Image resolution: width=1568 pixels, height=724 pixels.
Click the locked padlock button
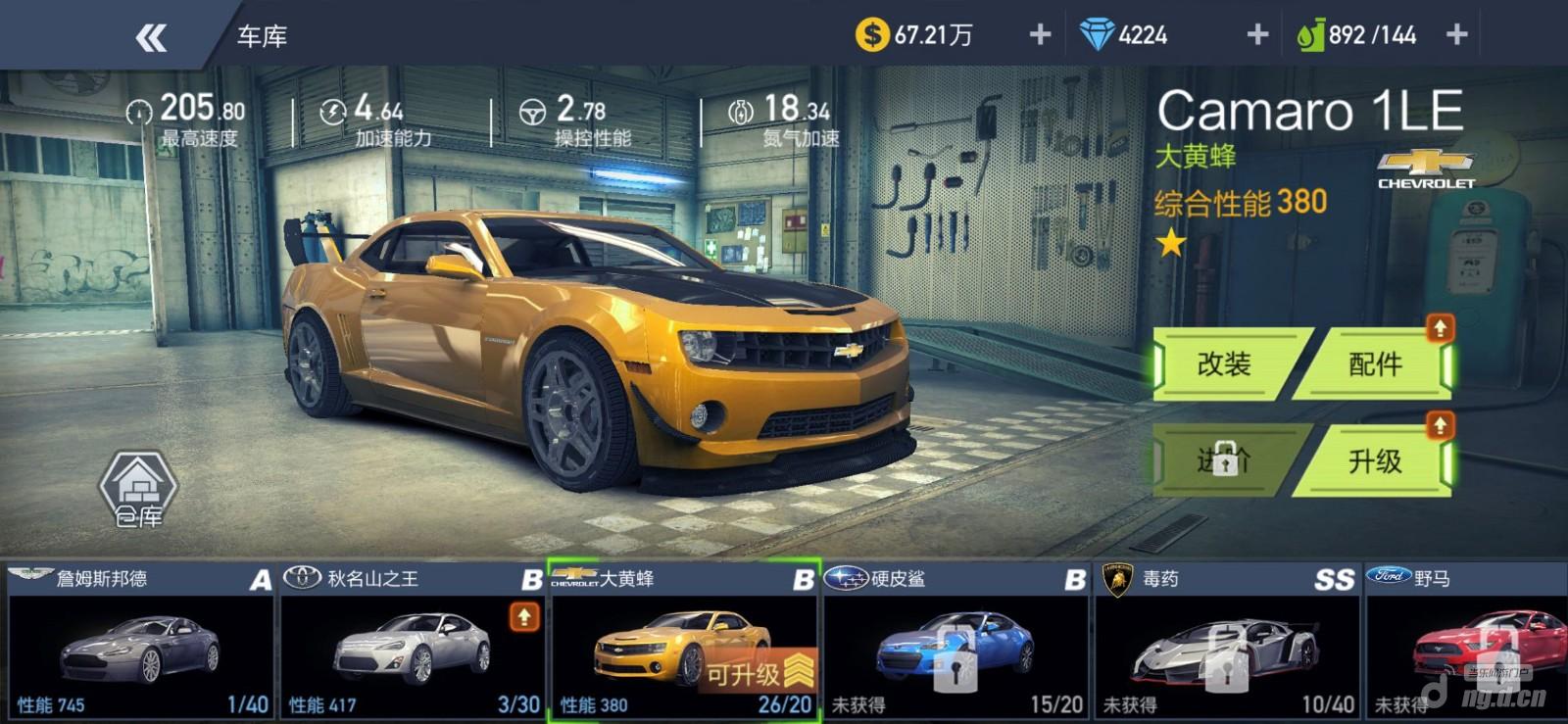tap(1225, 460)
